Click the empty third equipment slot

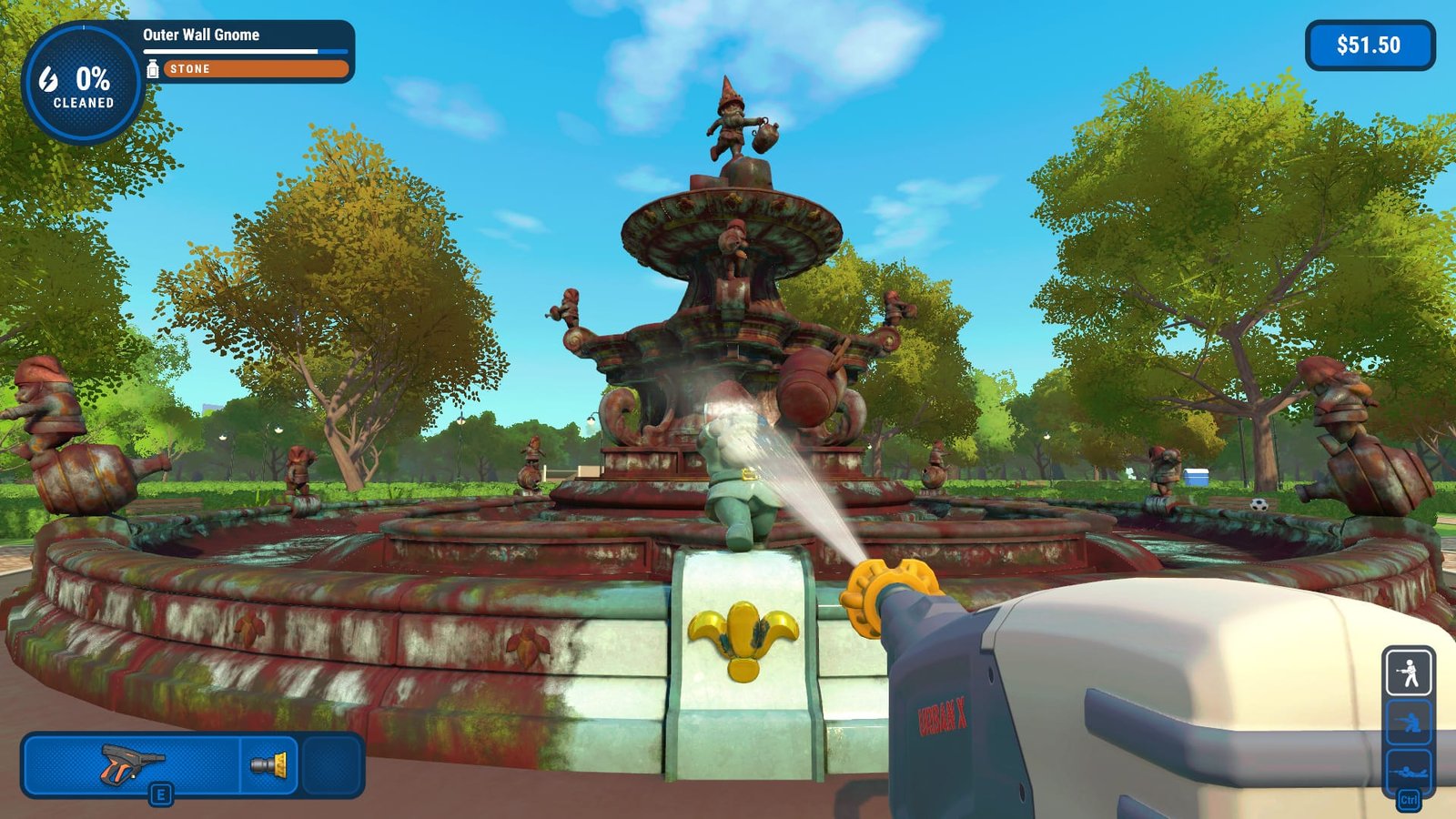[328, 764]
